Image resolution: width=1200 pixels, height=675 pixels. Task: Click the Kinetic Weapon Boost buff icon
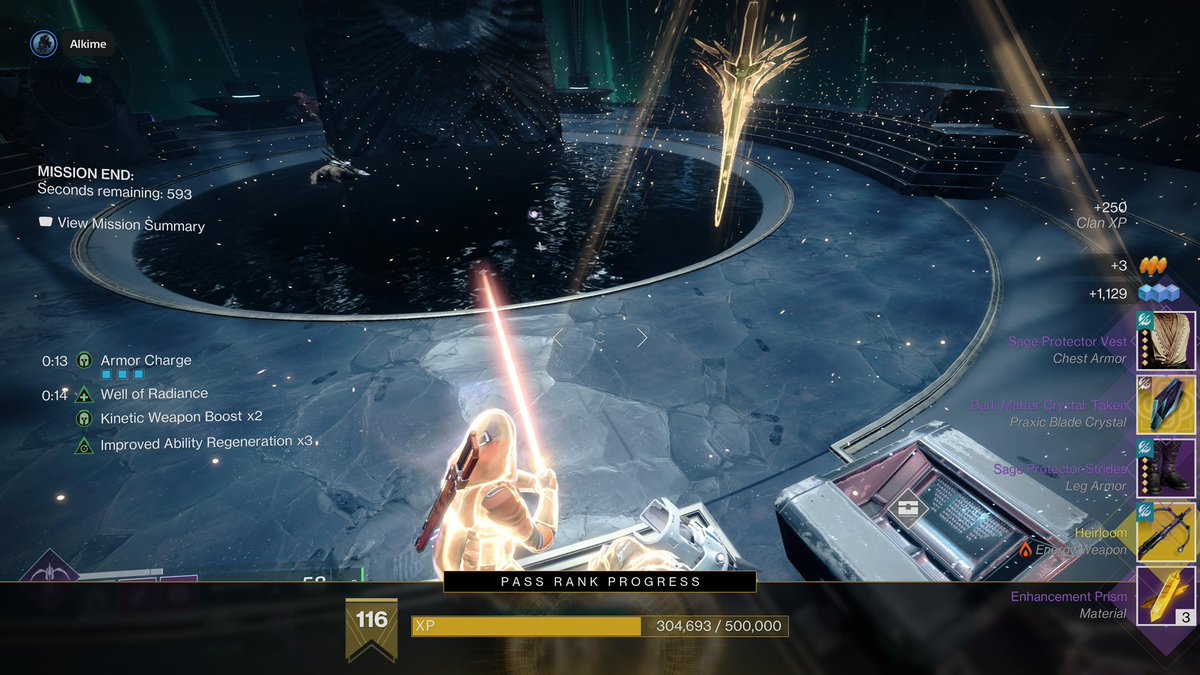[x=84, y=418]
